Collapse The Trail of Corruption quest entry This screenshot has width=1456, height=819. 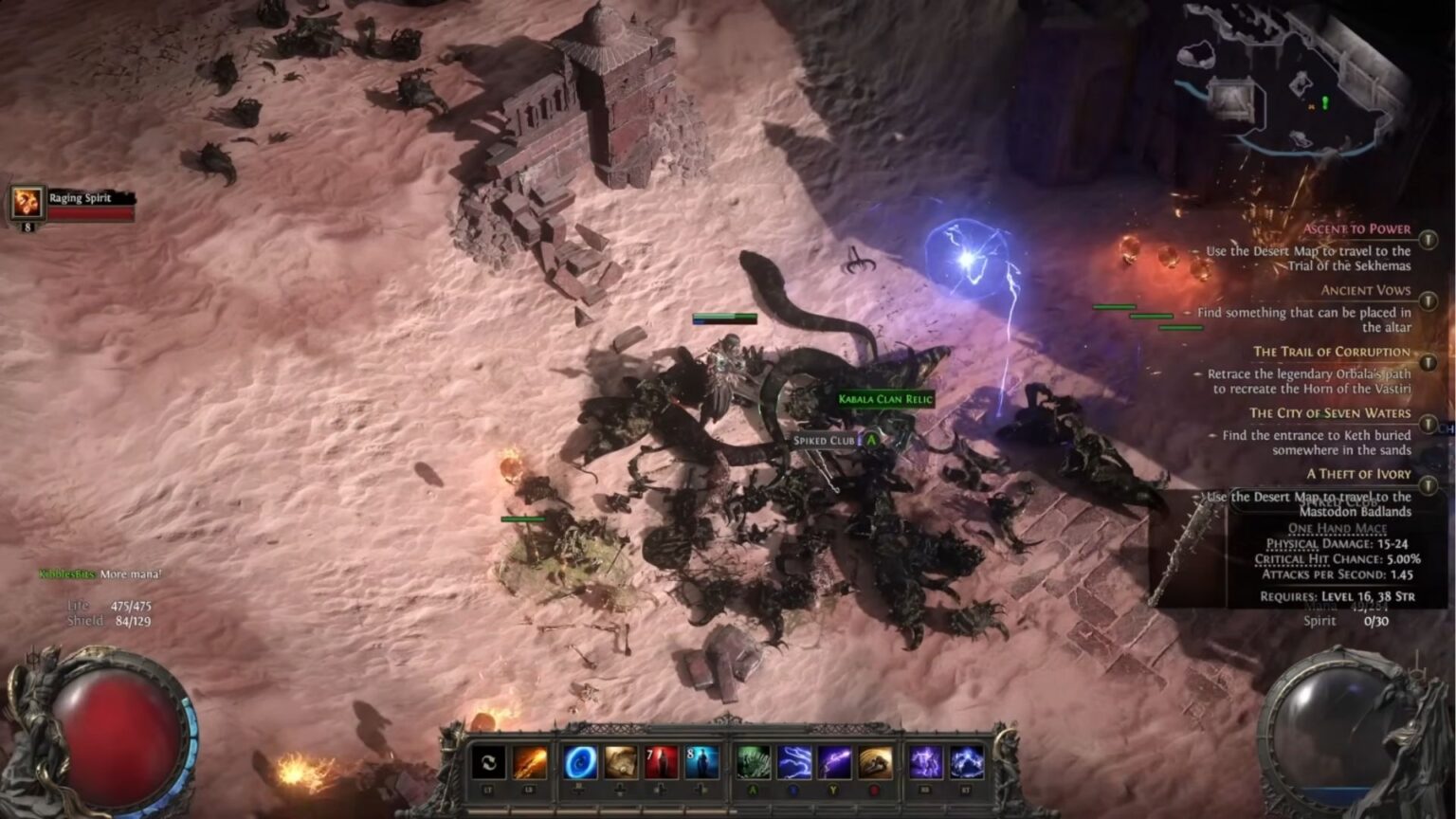[1427, 361]
